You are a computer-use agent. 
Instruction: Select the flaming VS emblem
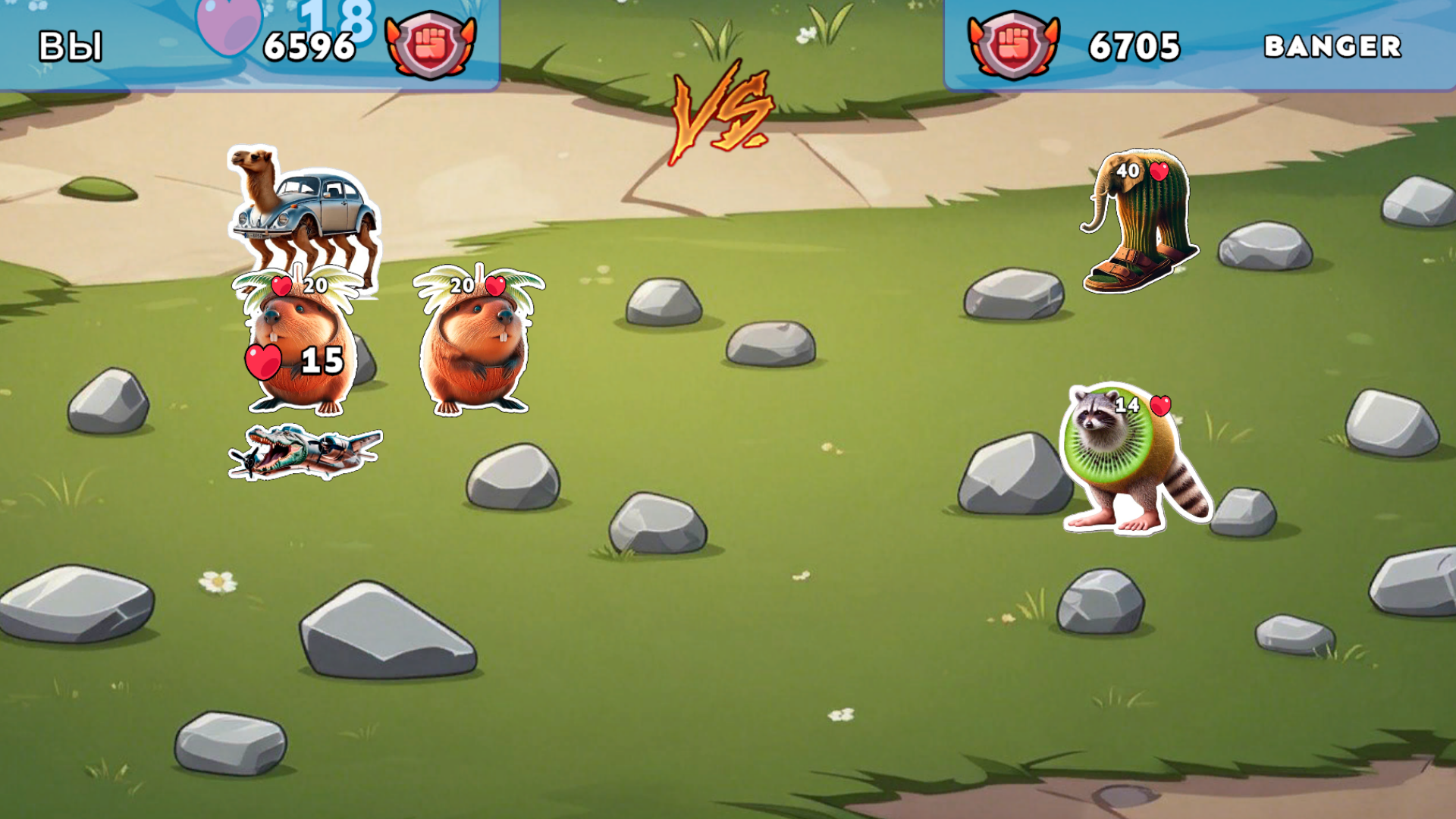click(720, 114)
